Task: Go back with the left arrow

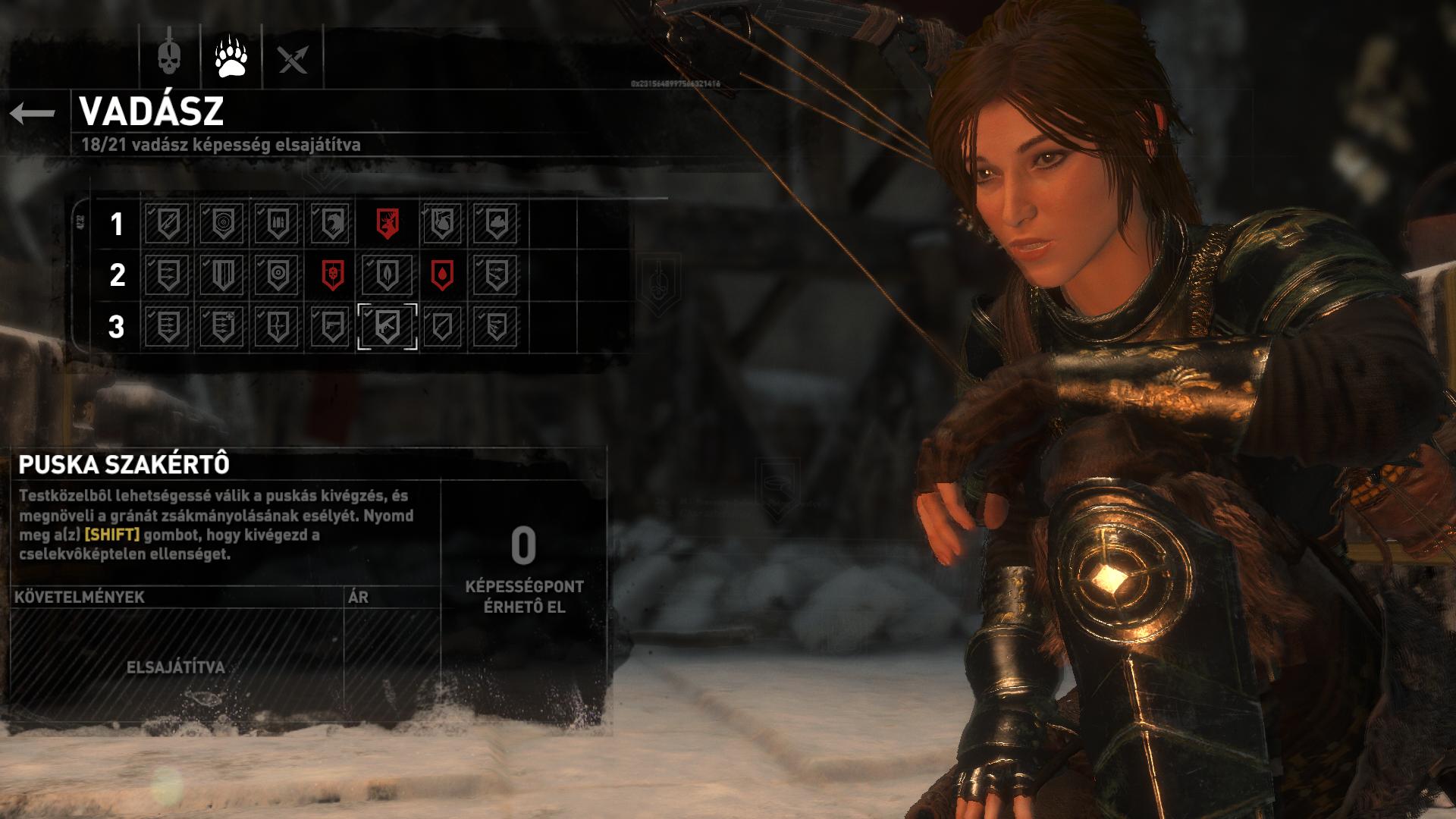Action: click(x=33, y=114)
